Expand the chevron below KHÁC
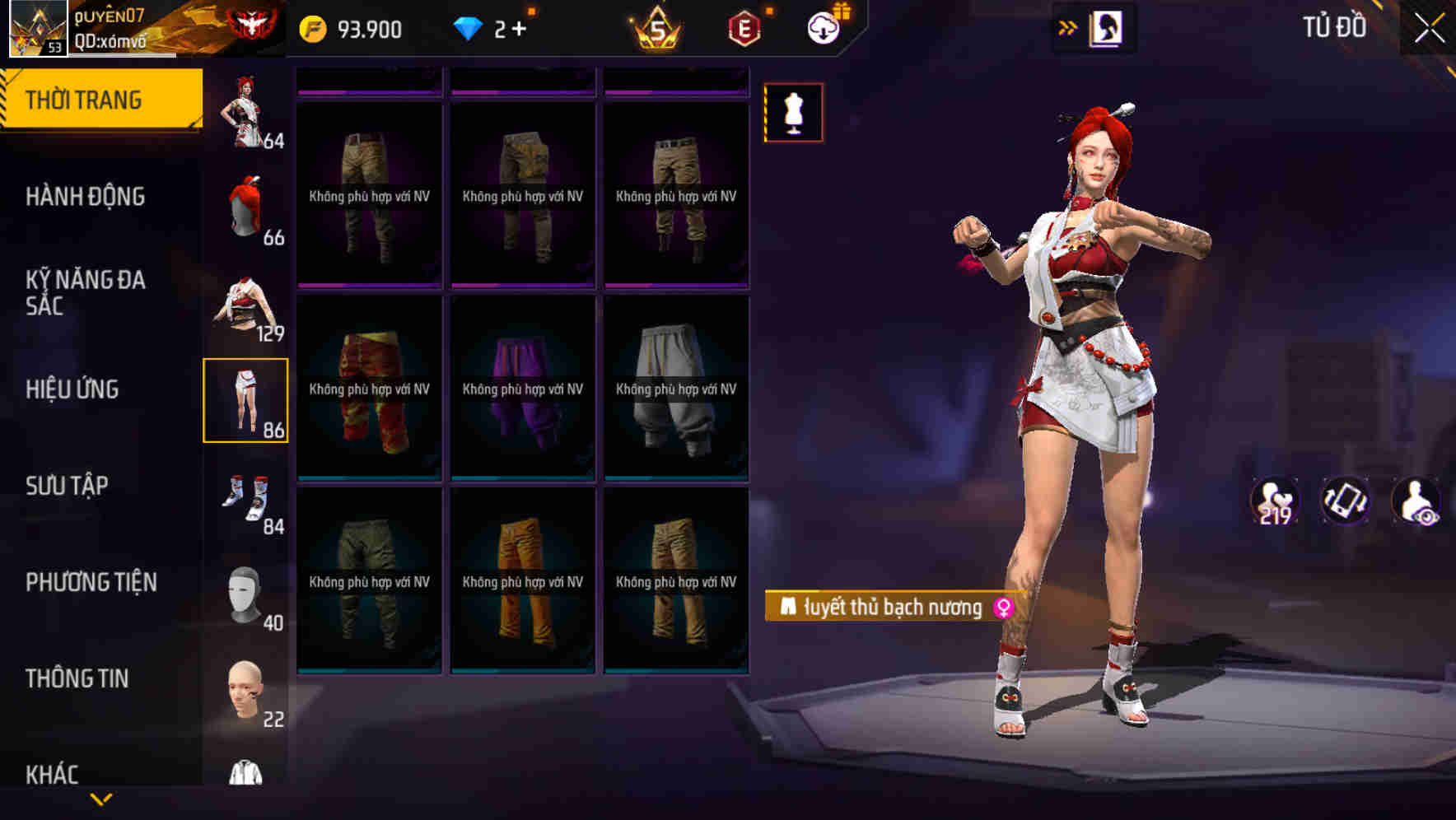 pyautogui.click(x=100, y=799)
